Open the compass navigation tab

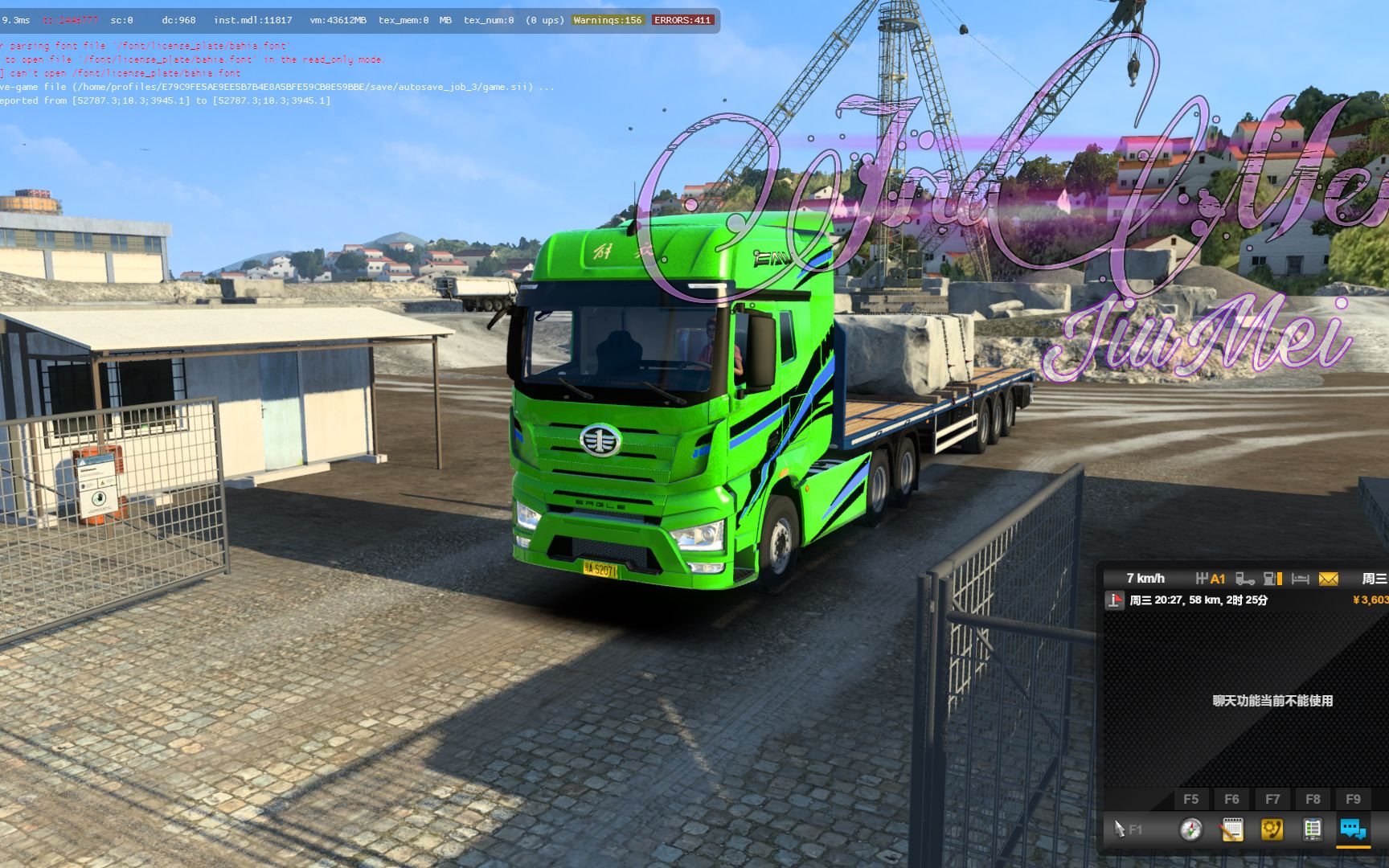pyautogui.click(x=1190, y=829)
